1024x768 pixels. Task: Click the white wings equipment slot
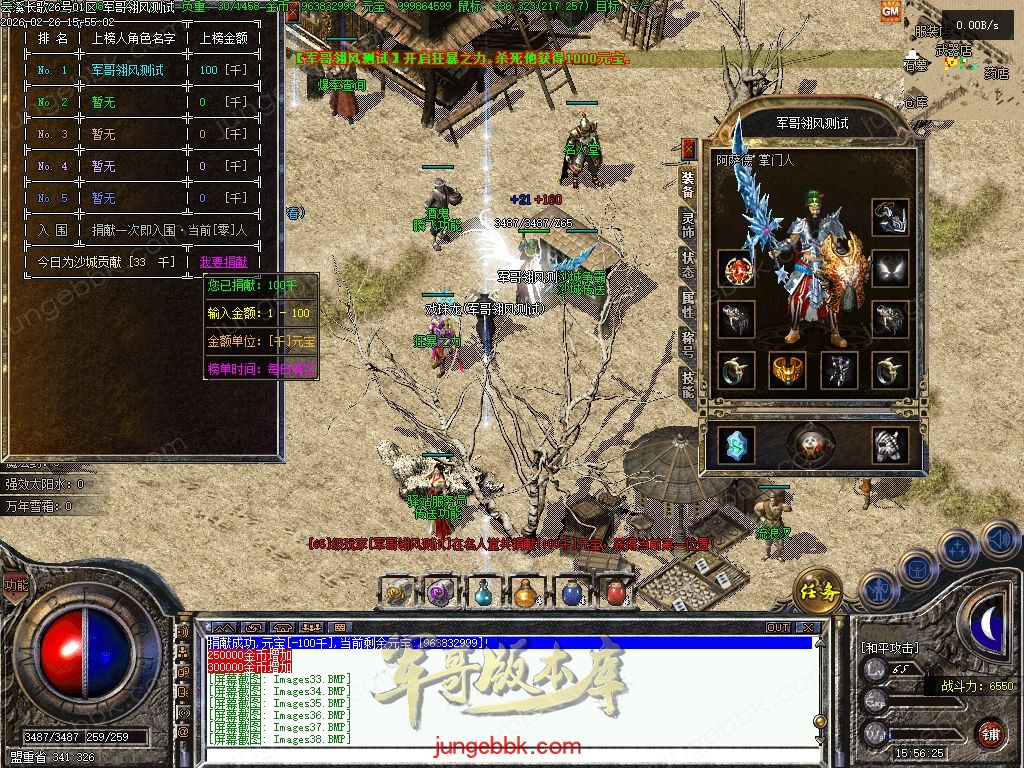(x=889, y=268)
